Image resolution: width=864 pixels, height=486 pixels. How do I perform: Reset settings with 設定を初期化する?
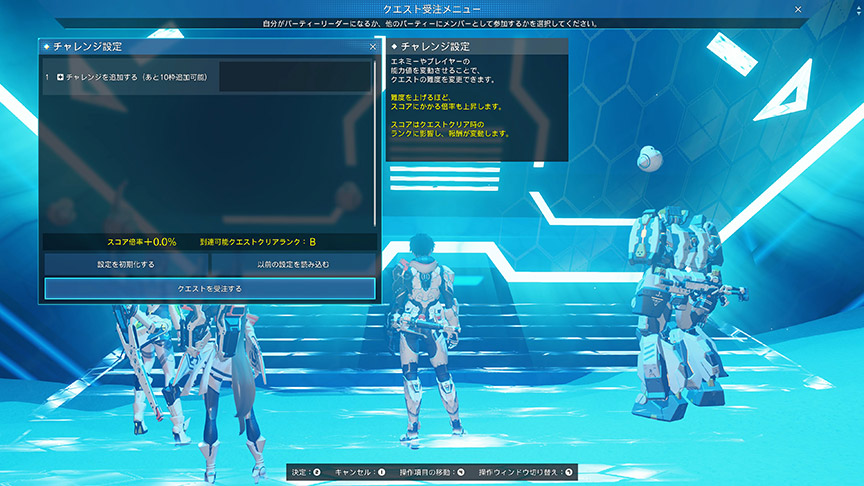(x=125, y=264)
